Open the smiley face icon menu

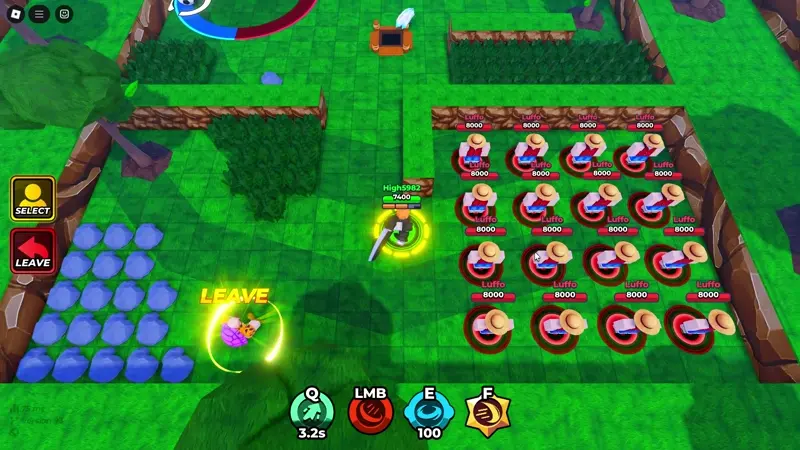tap(64, 14)
